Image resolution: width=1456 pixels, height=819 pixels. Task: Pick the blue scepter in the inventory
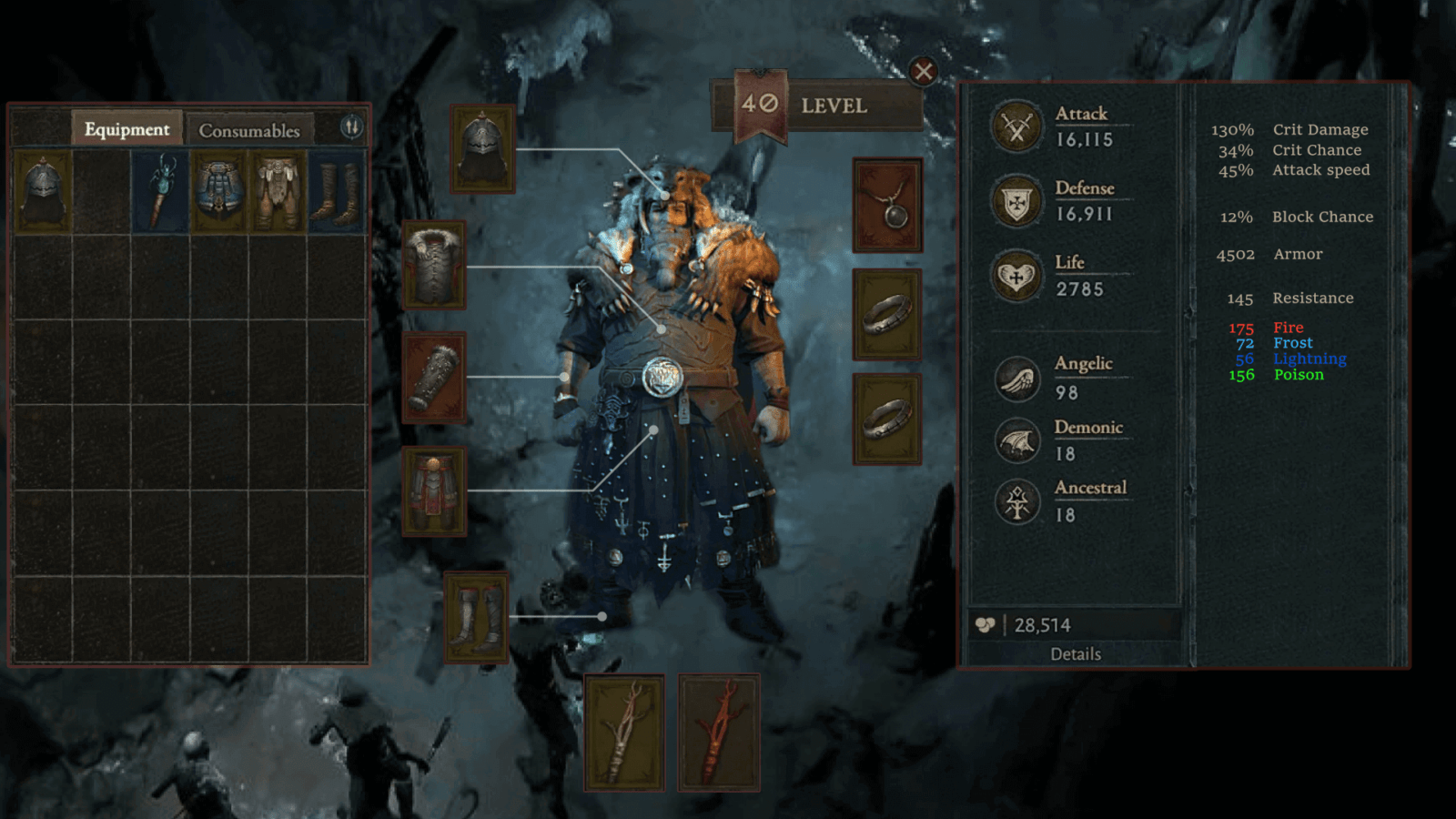click(160, 192)
